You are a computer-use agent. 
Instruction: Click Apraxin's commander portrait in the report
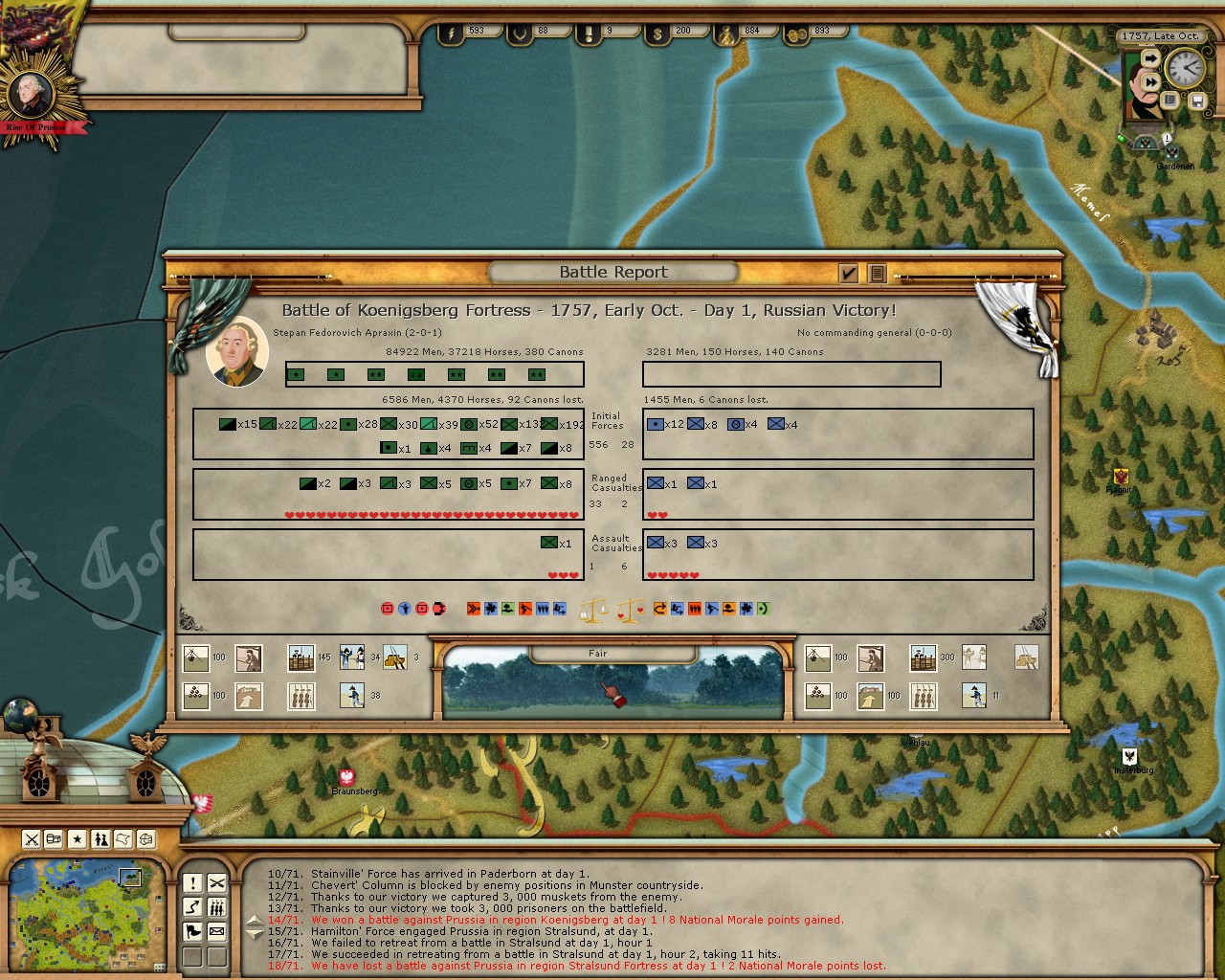237,352
